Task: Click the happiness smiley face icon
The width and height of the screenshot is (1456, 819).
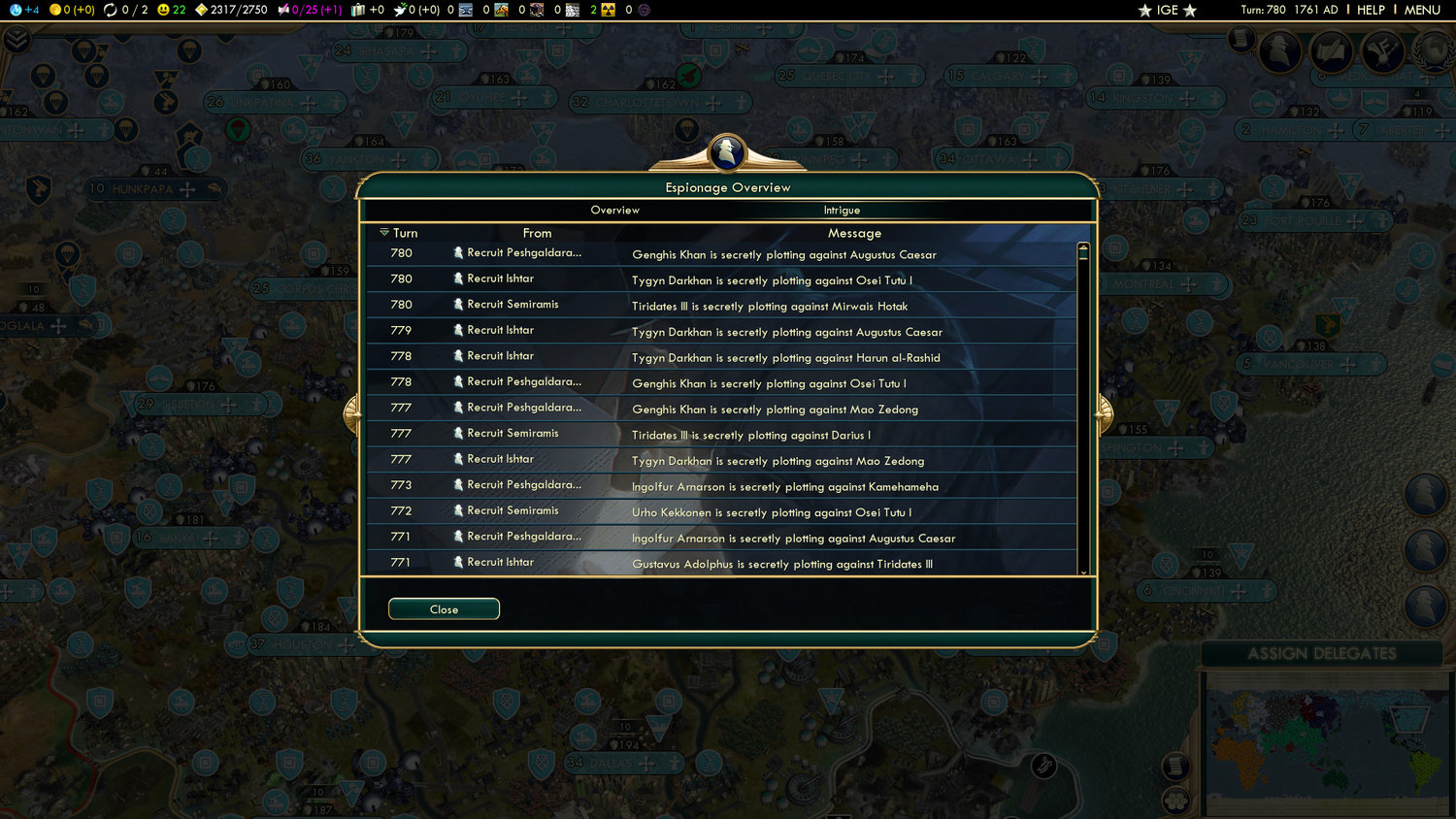Action: click(161, 11)
